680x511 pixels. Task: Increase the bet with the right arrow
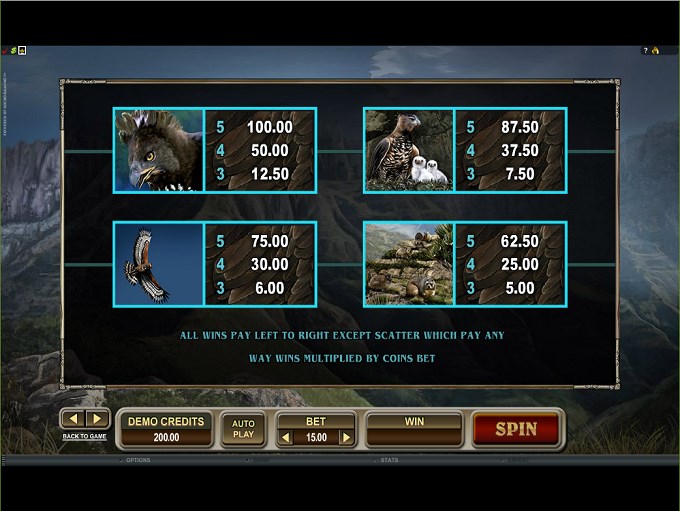346,437
